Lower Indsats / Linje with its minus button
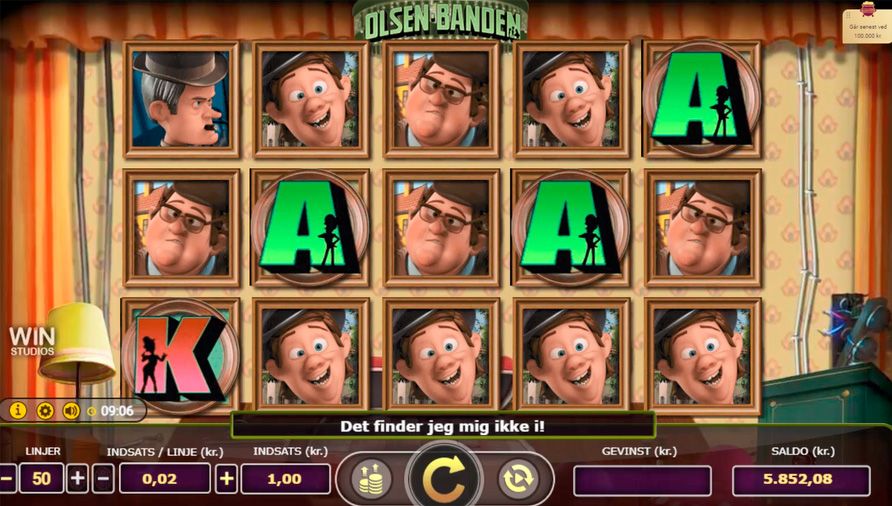This screenshot has width=892, height=506. pos(103,479)
